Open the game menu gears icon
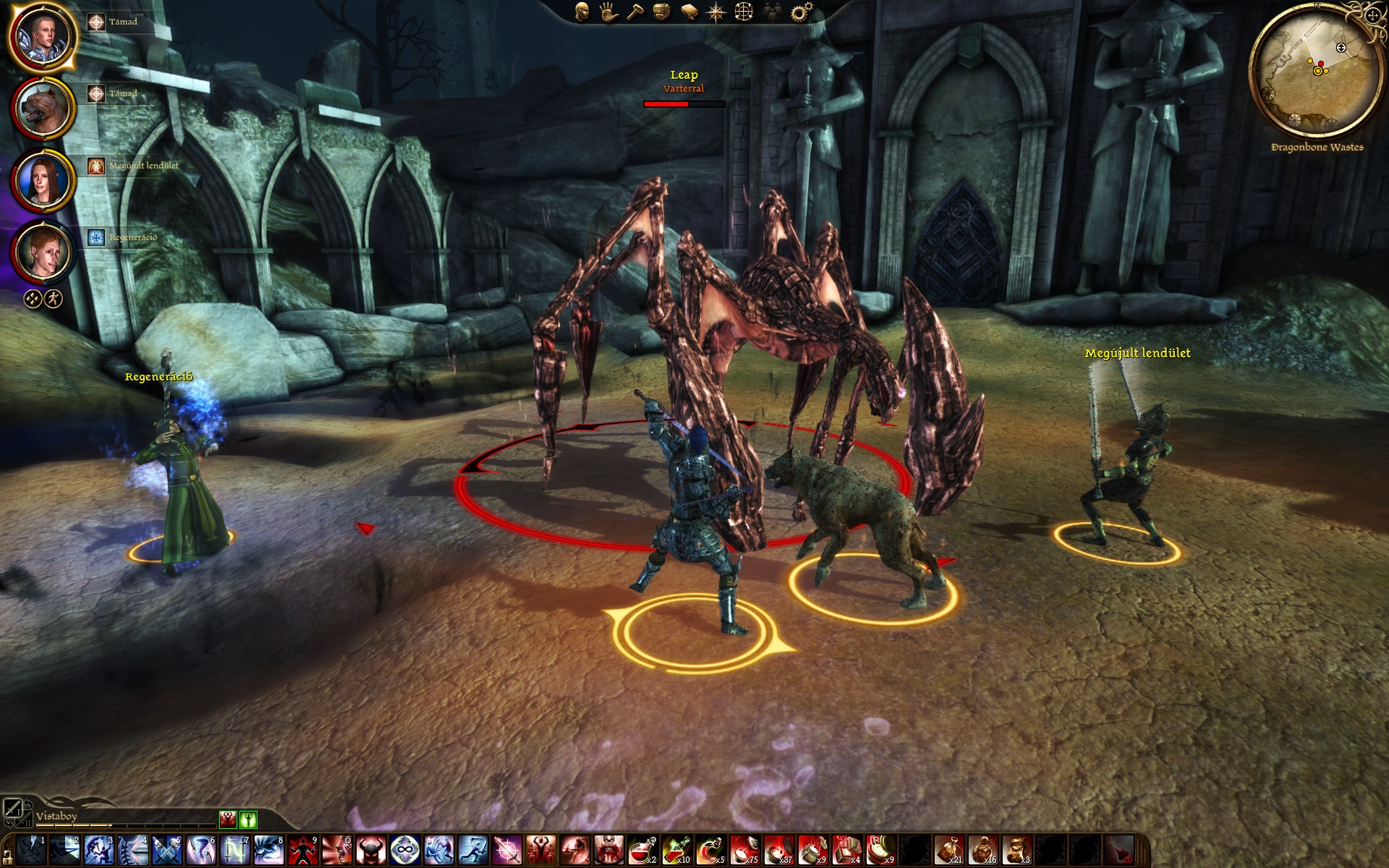 click(x=800, y=12)
